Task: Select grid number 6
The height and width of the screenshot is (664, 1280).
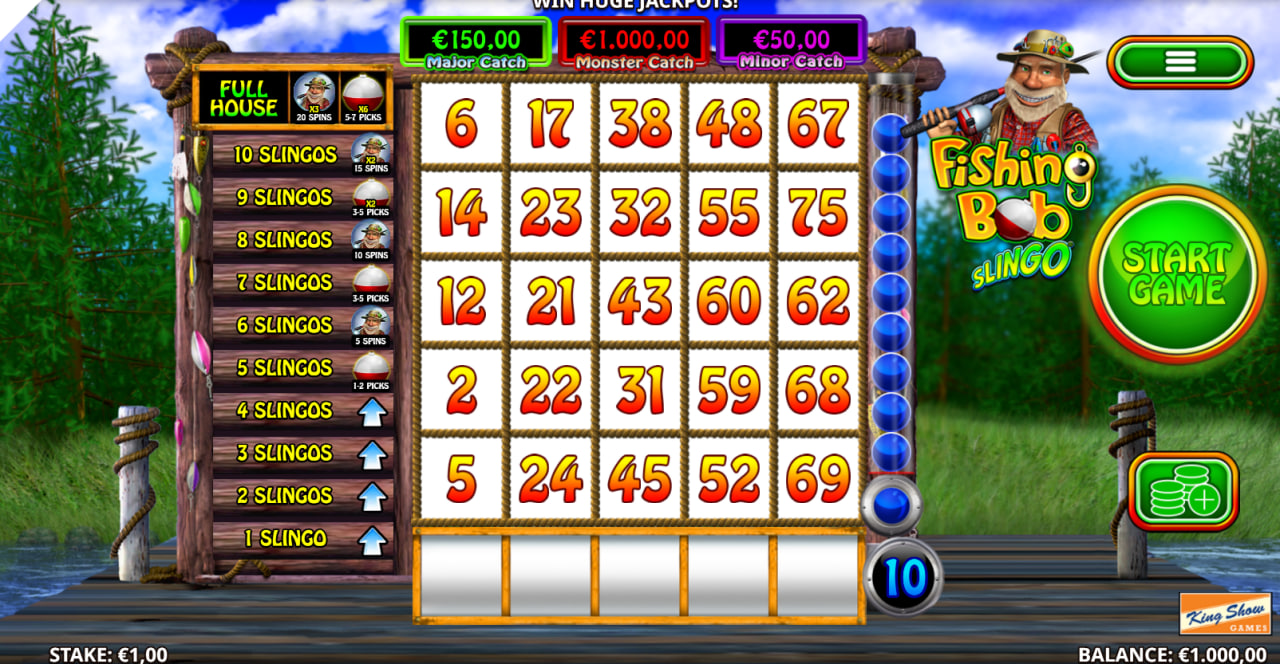Action: tap(461, 124)
